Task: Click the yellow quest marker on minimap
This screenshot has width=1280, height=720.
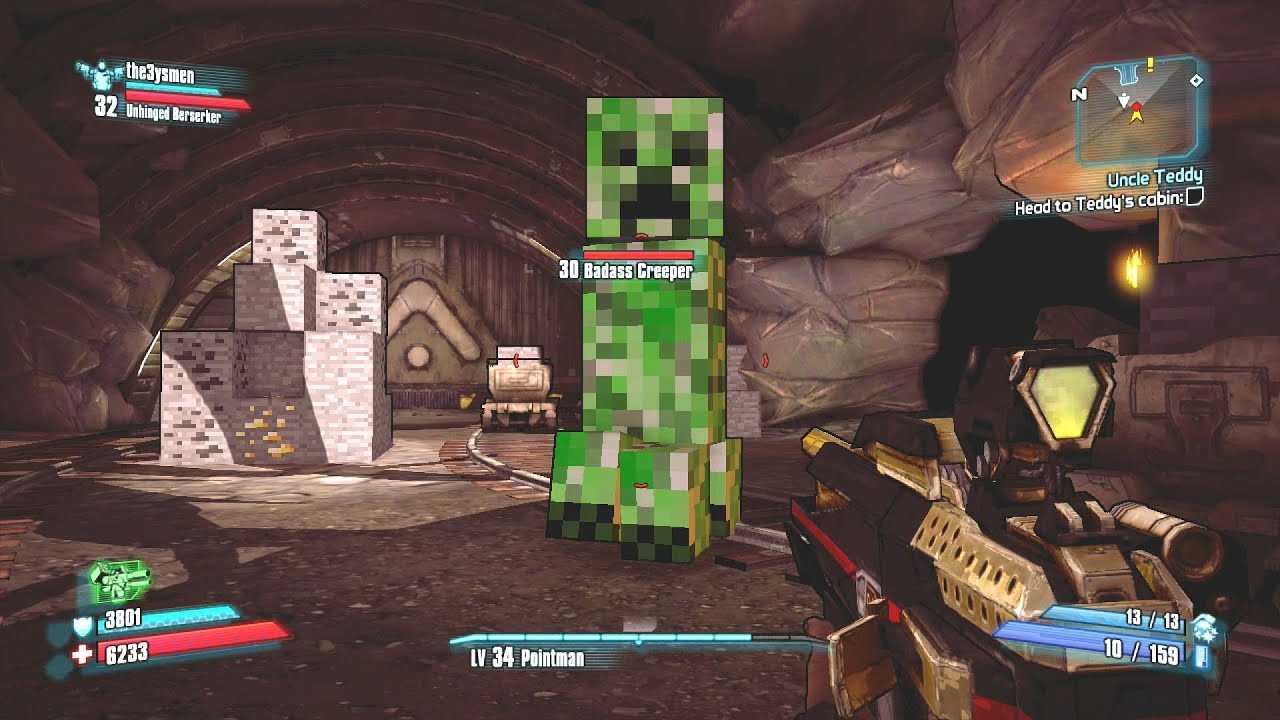Action: [x=1151, y=65]
